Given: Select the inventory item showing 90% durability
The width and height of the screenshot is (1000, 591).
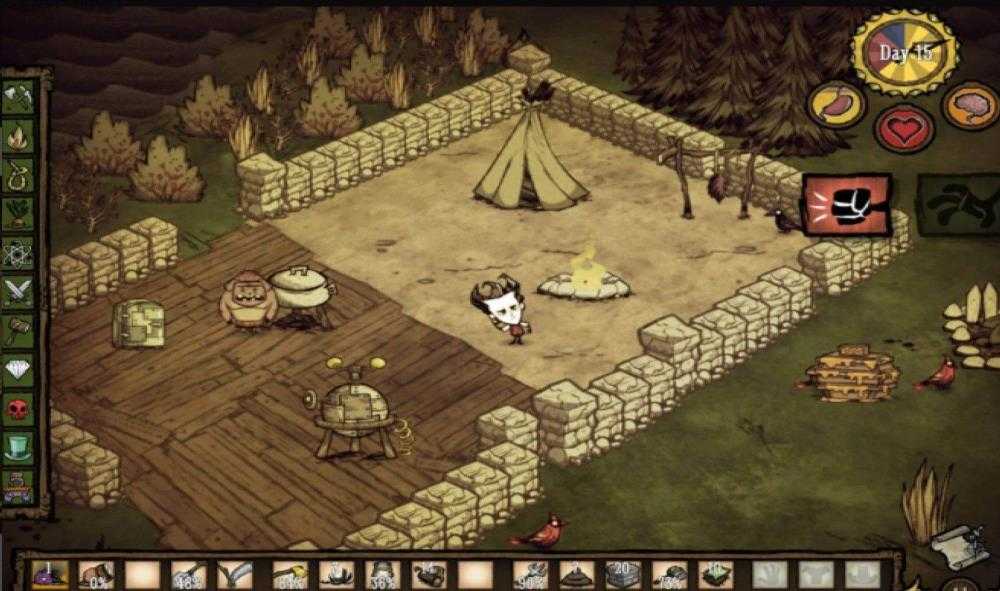Looking at the screenshot, I should [528, 574].
